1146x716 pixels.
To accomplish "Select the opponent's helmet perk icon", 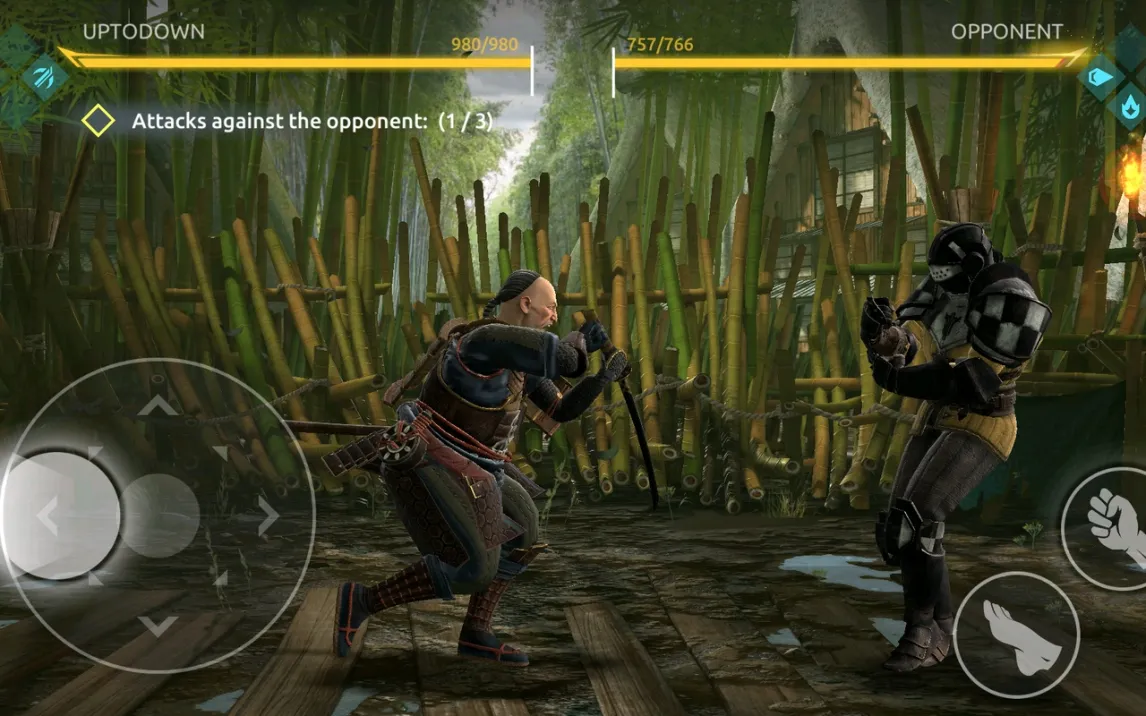I will pos(1101,76).
